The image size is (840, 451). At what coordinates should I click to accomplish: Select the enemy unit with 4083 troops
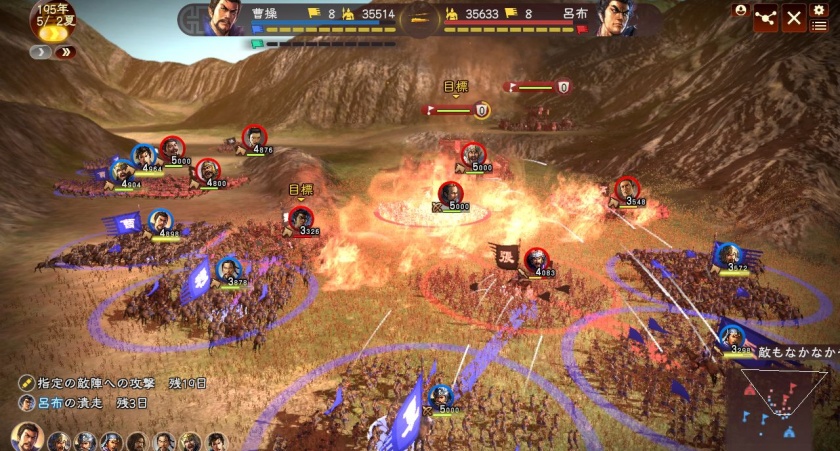tap(537, 259)
